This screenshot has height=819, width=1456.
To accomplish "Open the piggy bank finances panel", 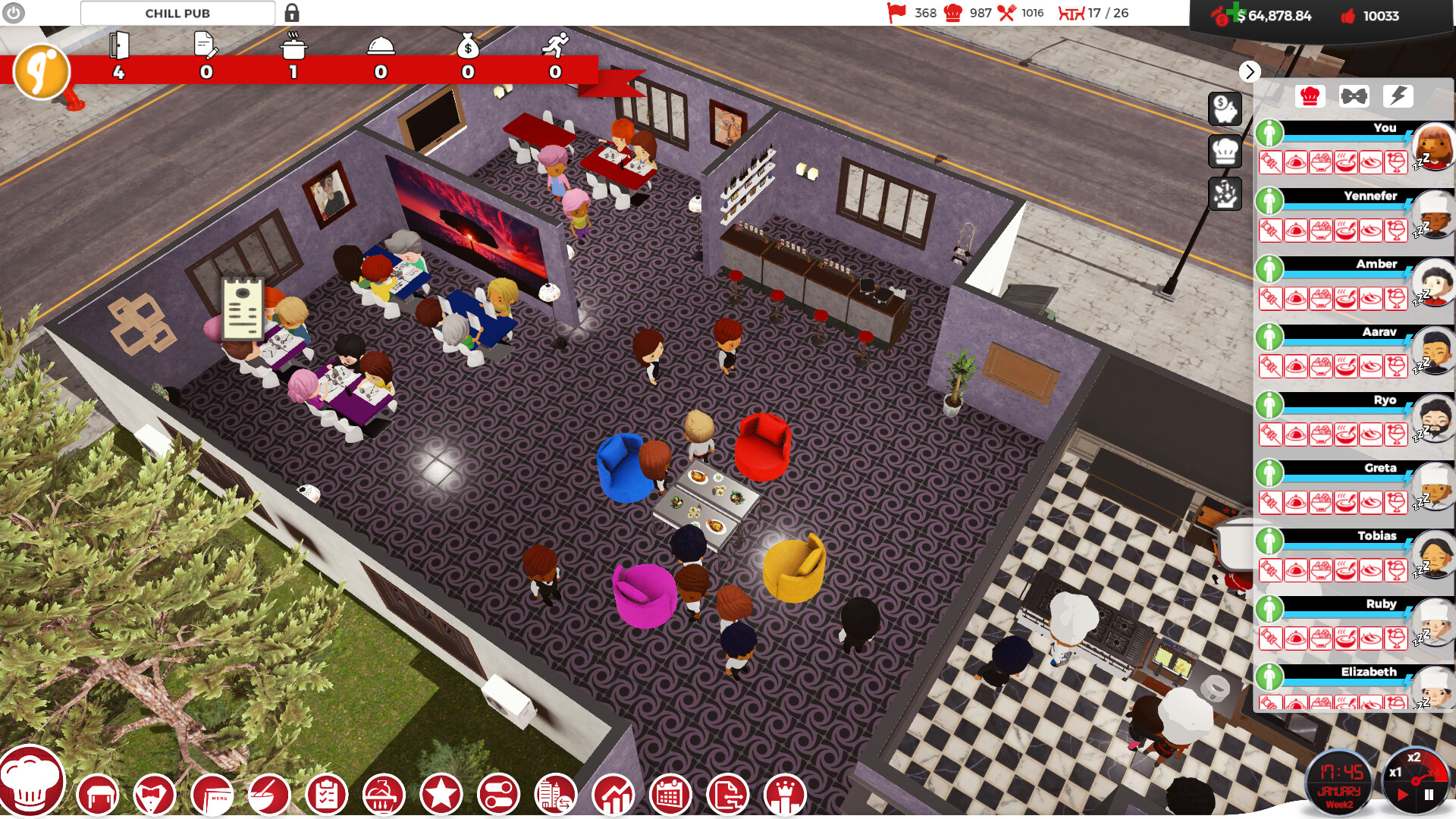I will point(1226,110).
